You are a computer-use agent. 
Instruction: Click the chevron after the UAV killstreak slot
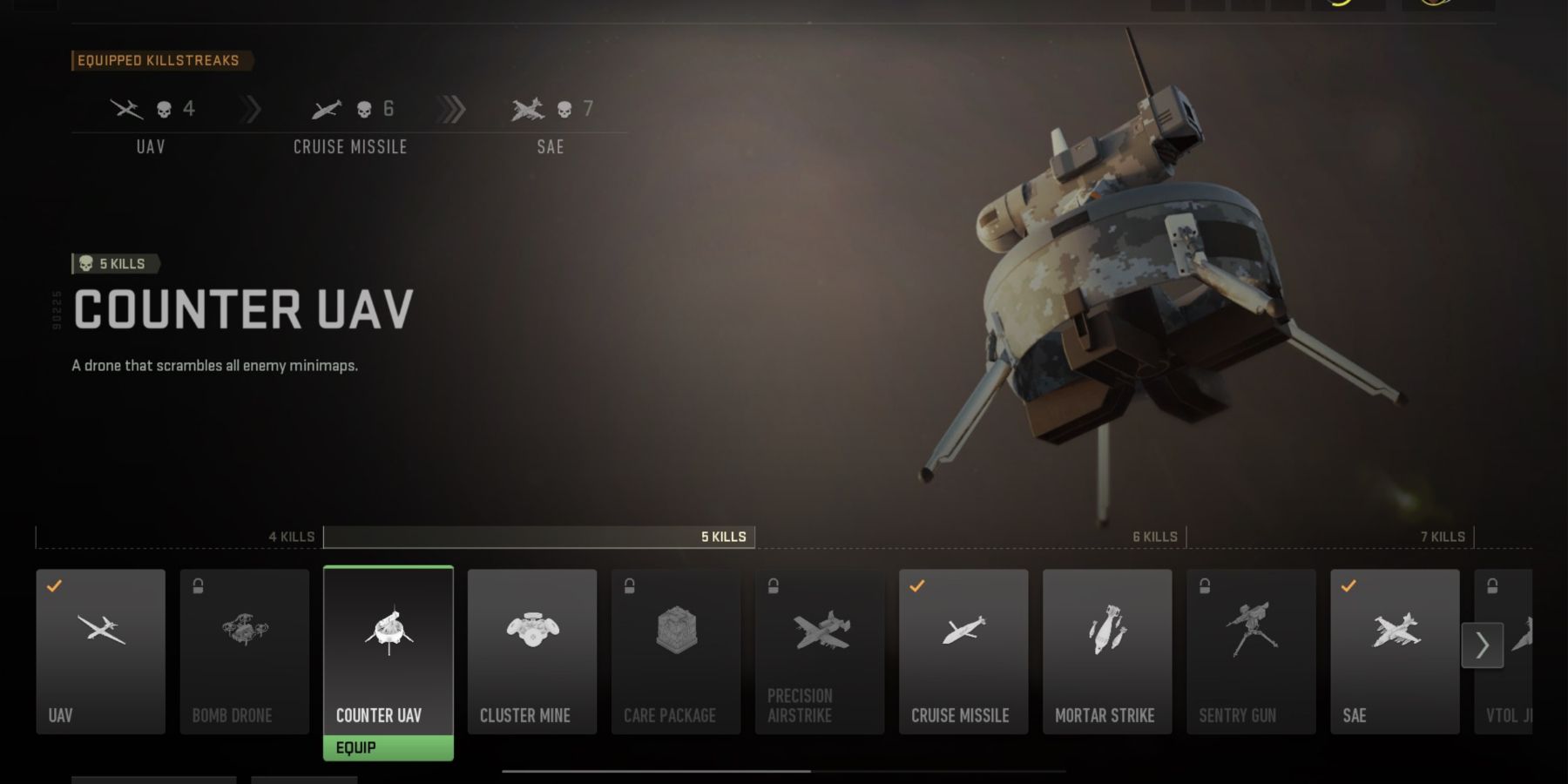tap(249, 108)
